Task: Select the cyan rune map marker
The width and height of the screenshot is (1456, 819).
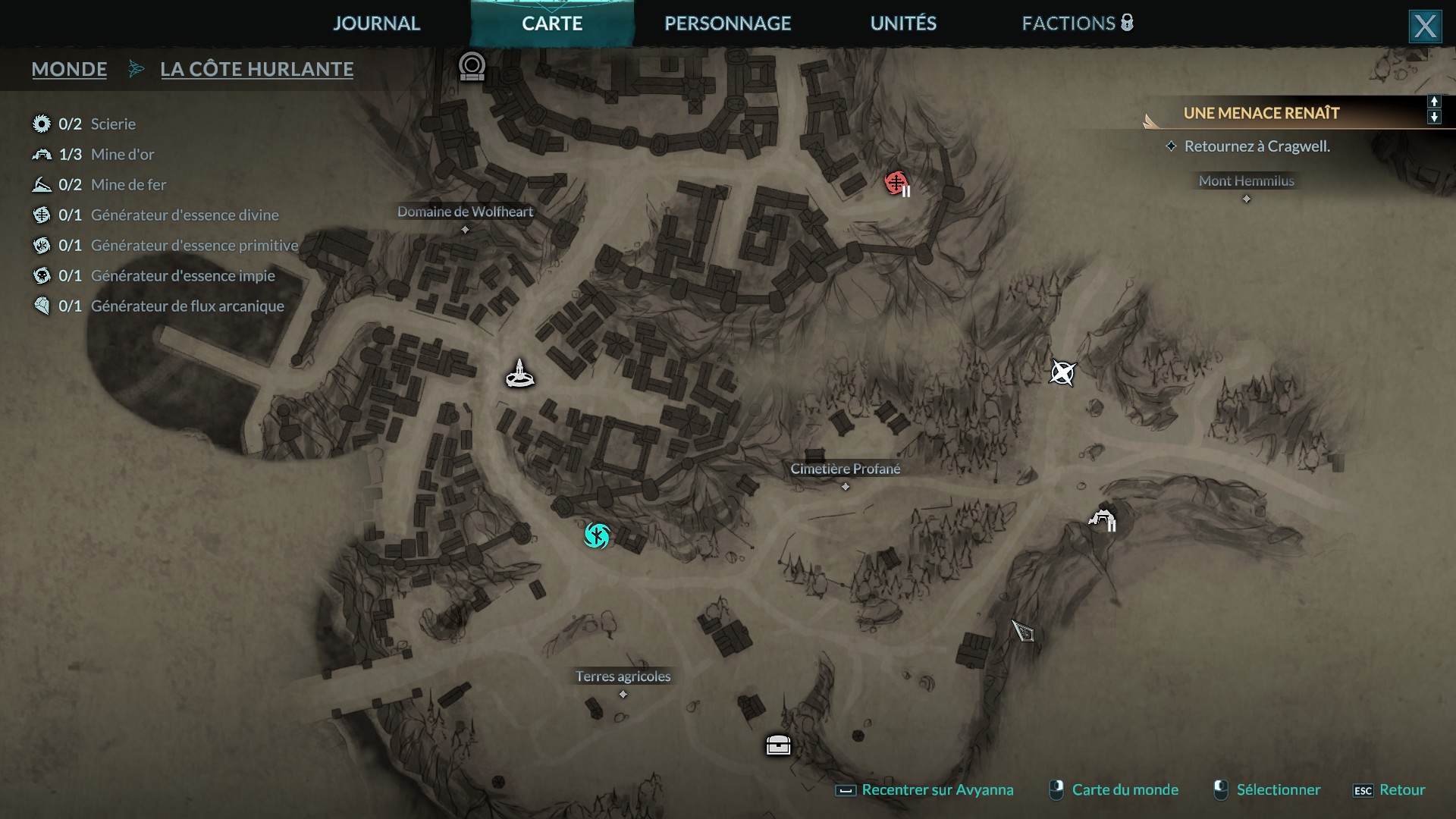Action: [x=597, y=535]
